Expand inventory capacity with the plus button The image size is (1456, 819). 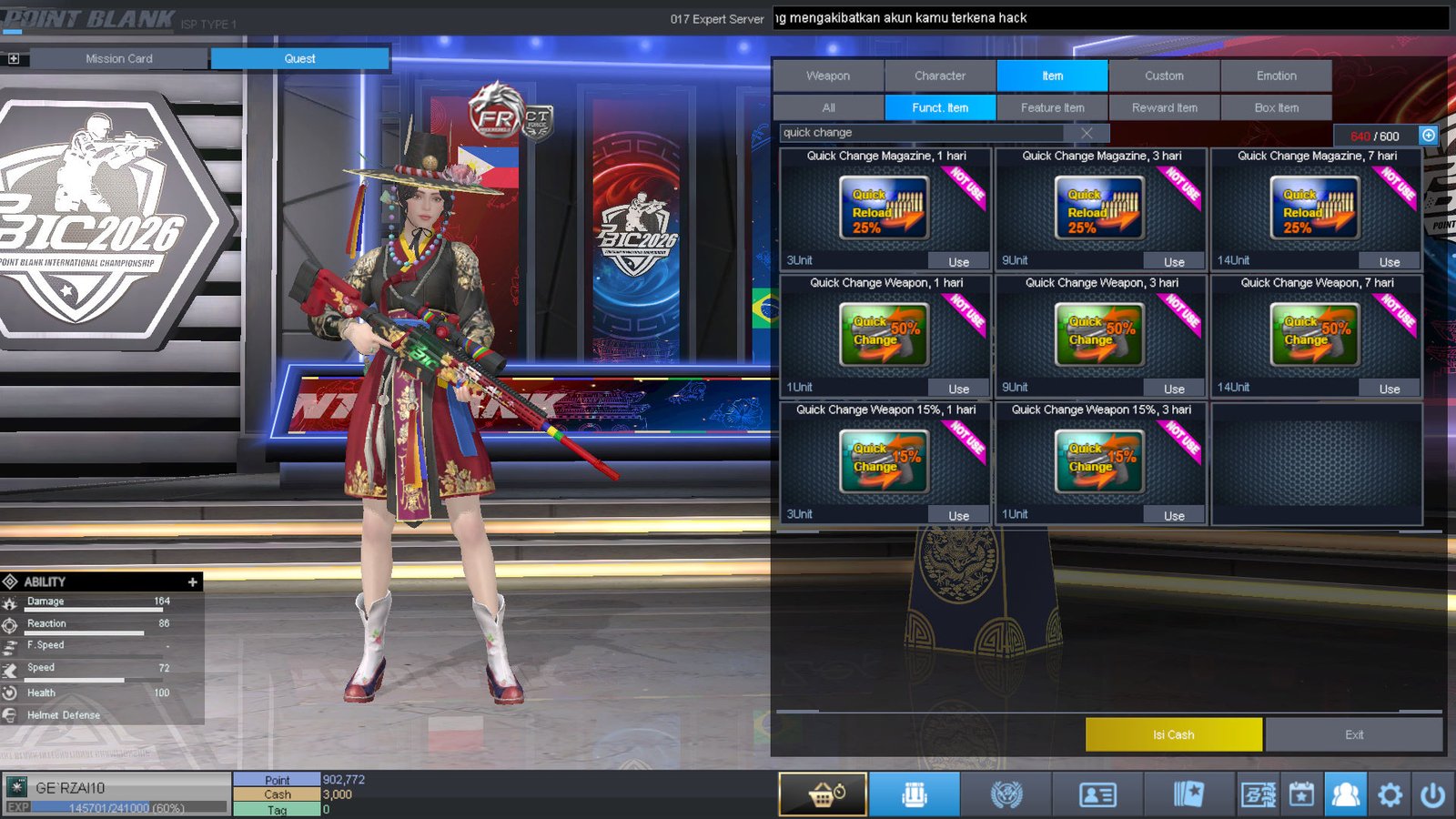coord(1429,136)
